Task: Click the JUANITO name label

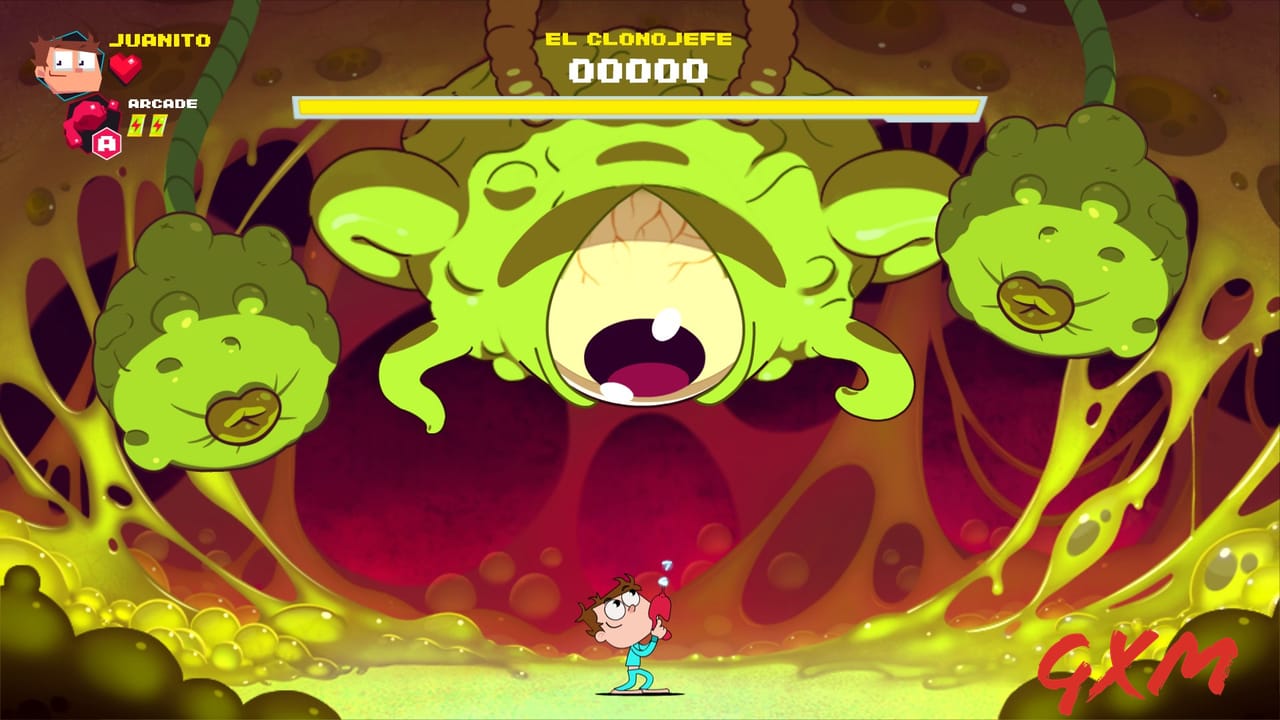Action: point(160,42)
